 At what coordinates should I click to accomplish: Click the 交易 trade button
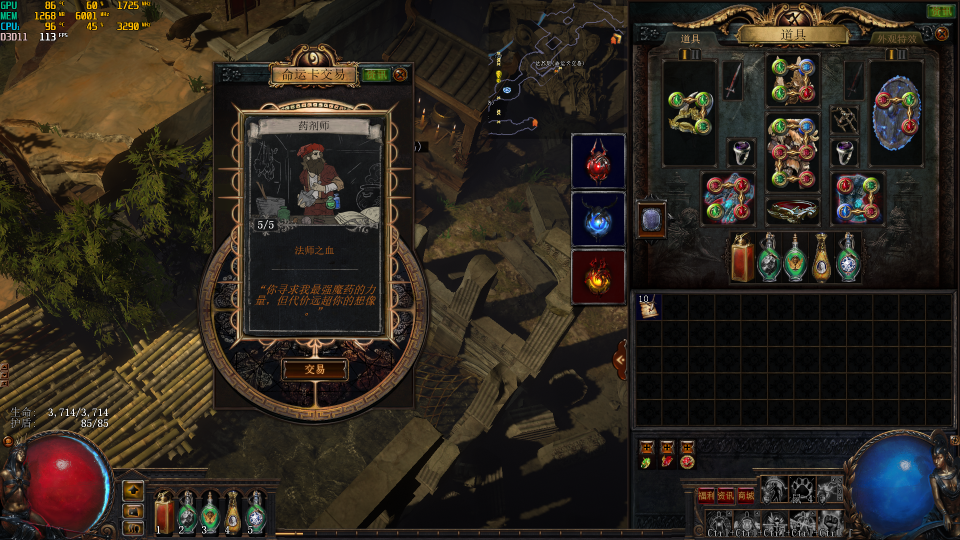click(315, 369)
